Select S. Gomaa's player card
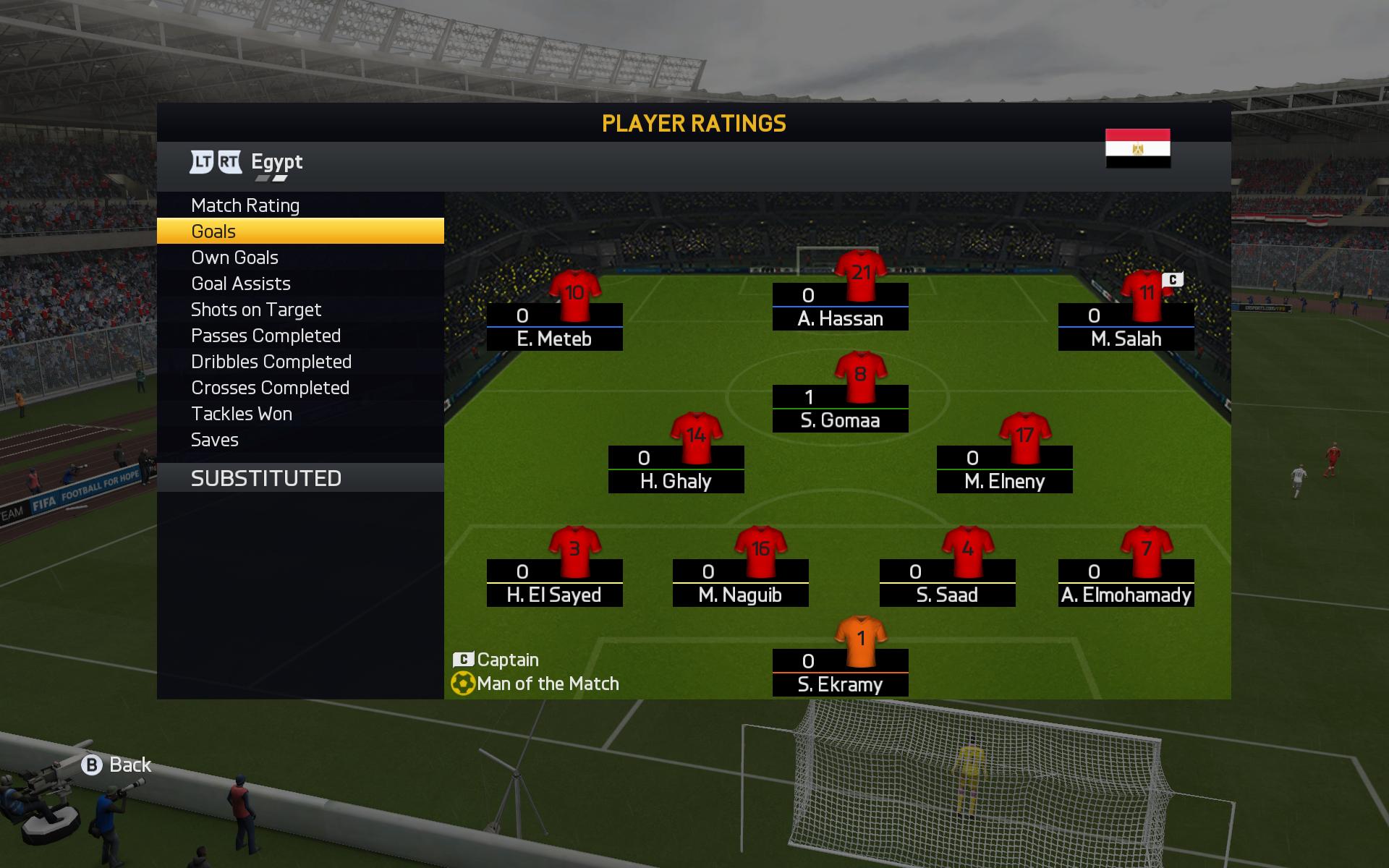This screenshot has height=868, width=1389. click(841, 409)
